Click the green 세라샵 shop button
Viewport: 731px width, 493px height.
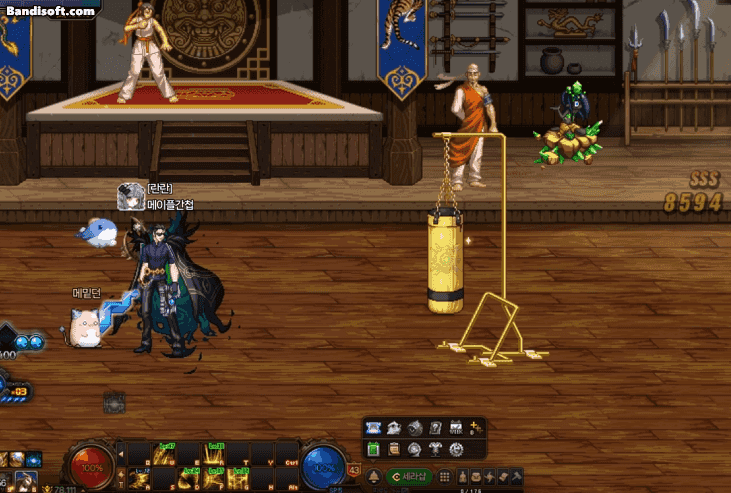click(408, 476)
